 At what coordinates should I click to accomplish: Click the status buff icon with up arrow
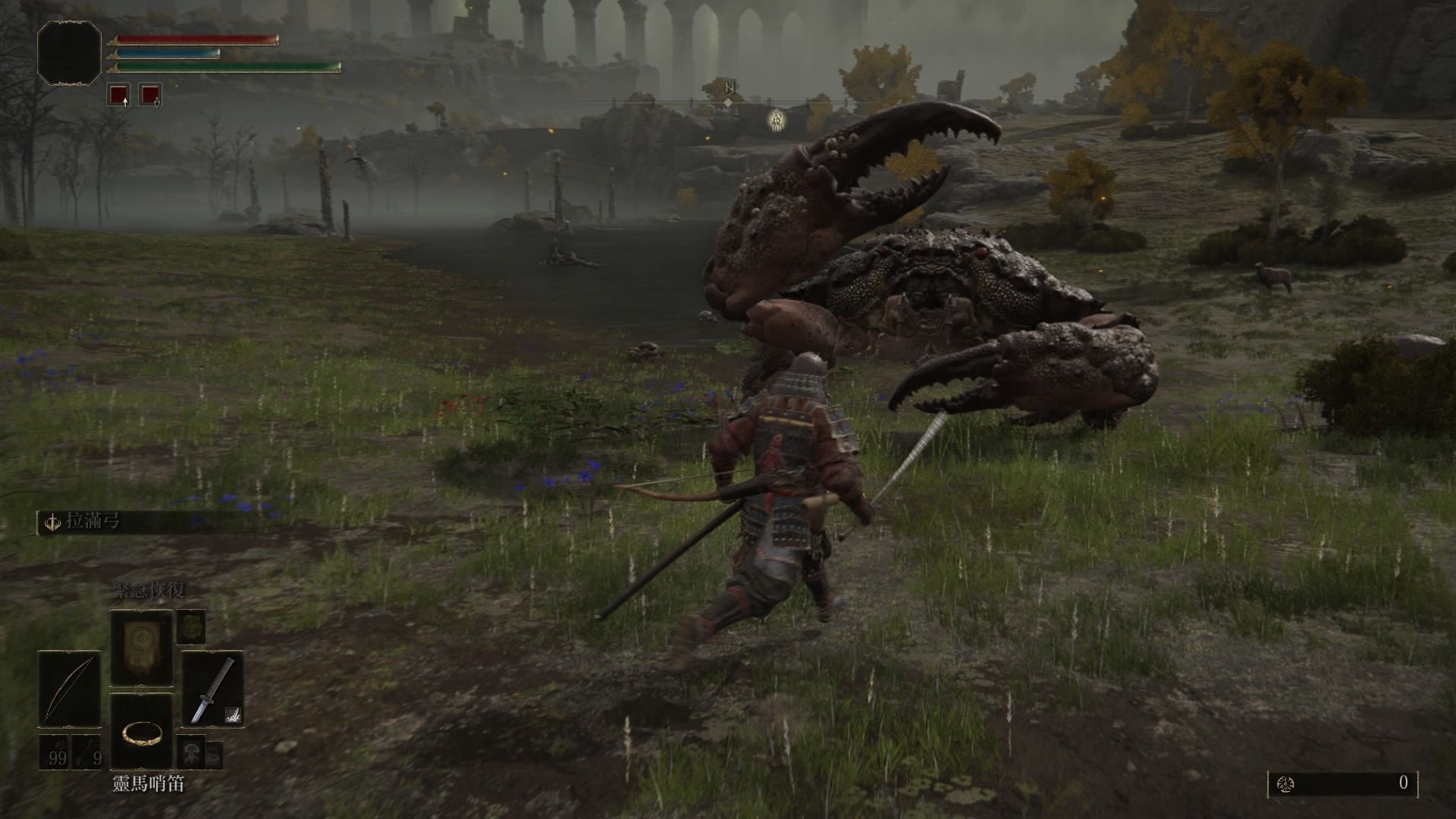pyautogui.click(x=118, y=95)
